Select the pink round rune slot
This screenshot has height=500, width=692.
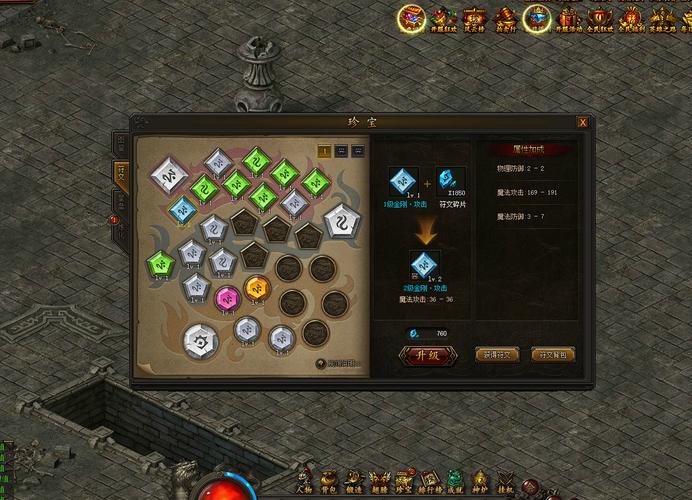pos(228,296)
